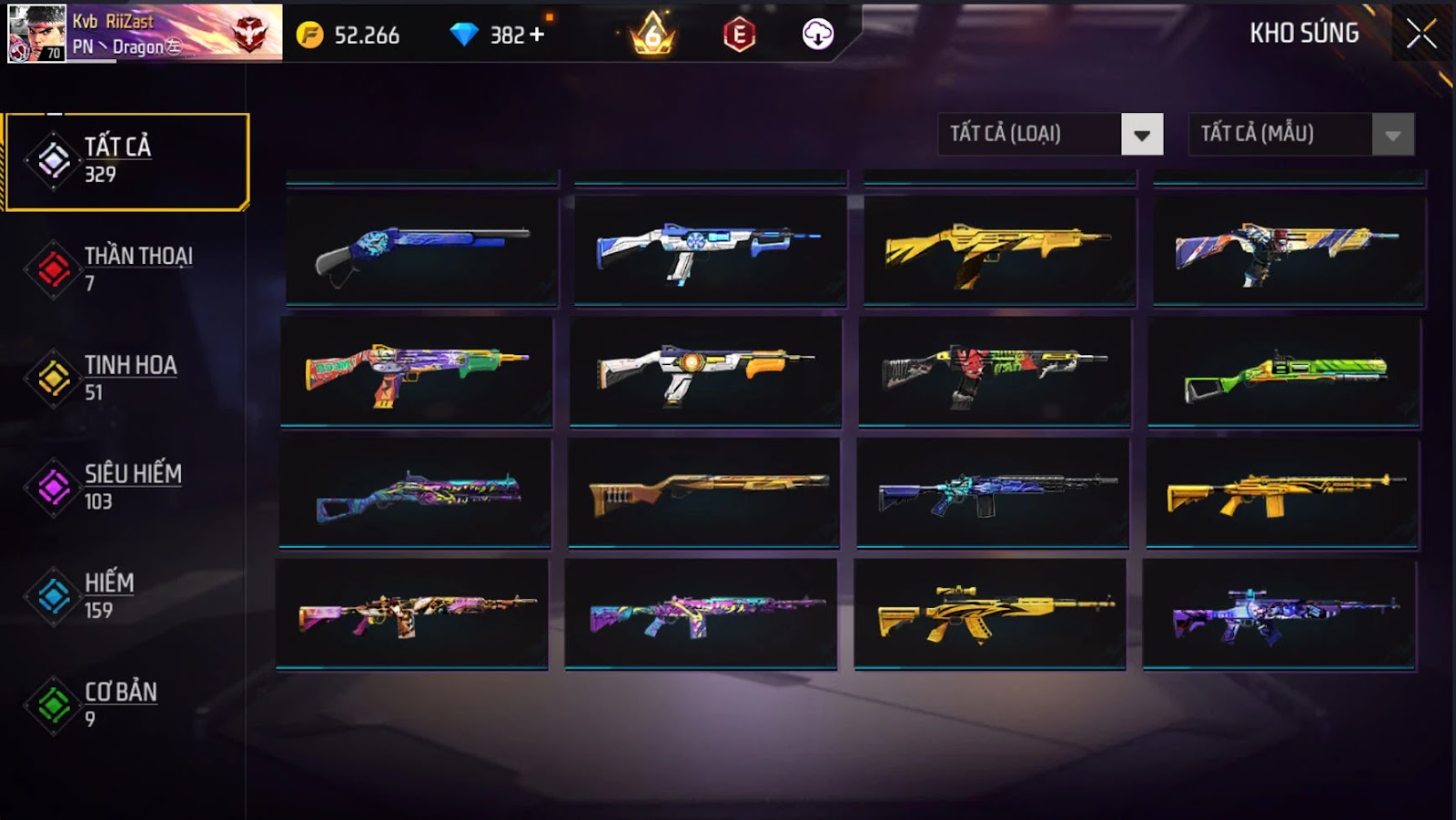The height and width of the screenshot is (820, 1456).
Task: Pick the green and yellow shotgun skin
Action: (x=1284, y=372)
